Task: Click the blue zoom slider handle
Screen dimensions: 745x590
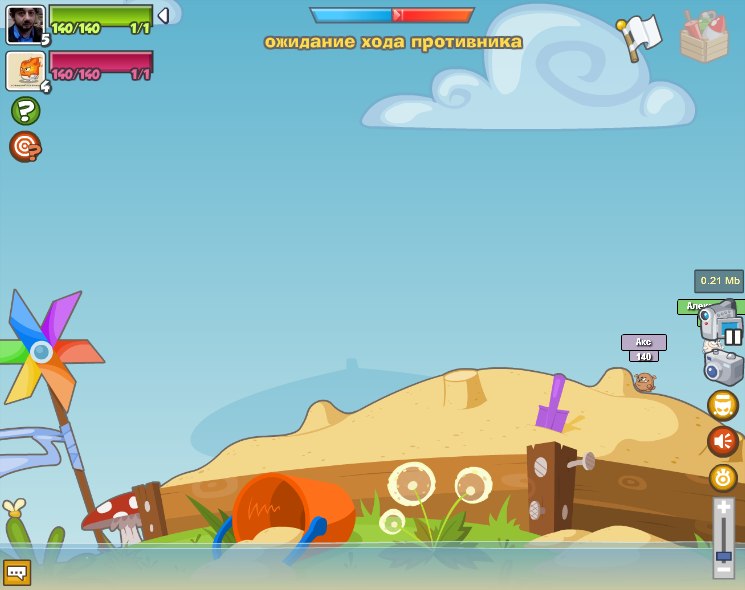Action: (723, 555)
